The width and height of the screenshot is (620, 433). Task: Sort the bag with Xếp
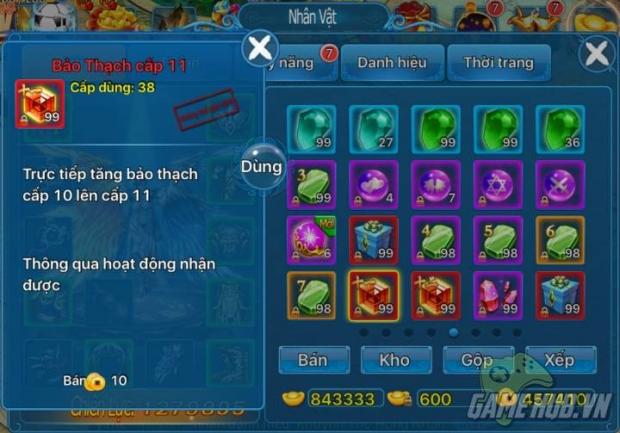tap(558, 359)
